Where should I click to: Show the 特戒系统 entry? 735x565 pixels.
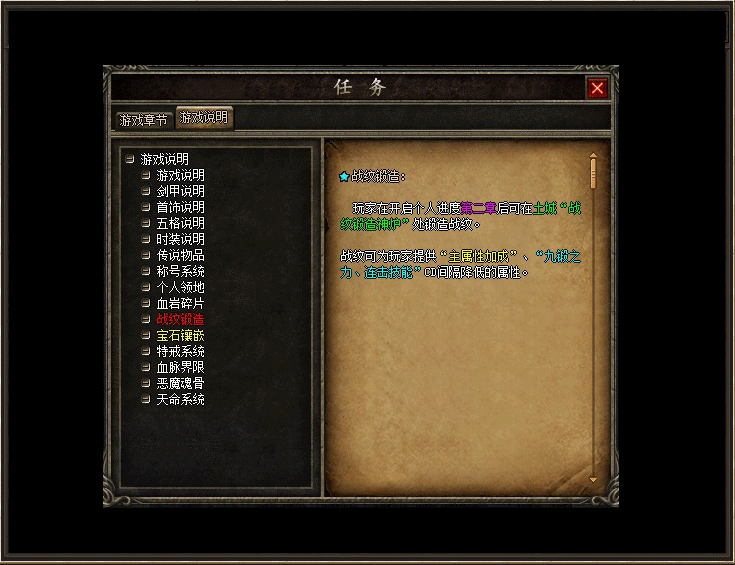click(x=180, y=351)
